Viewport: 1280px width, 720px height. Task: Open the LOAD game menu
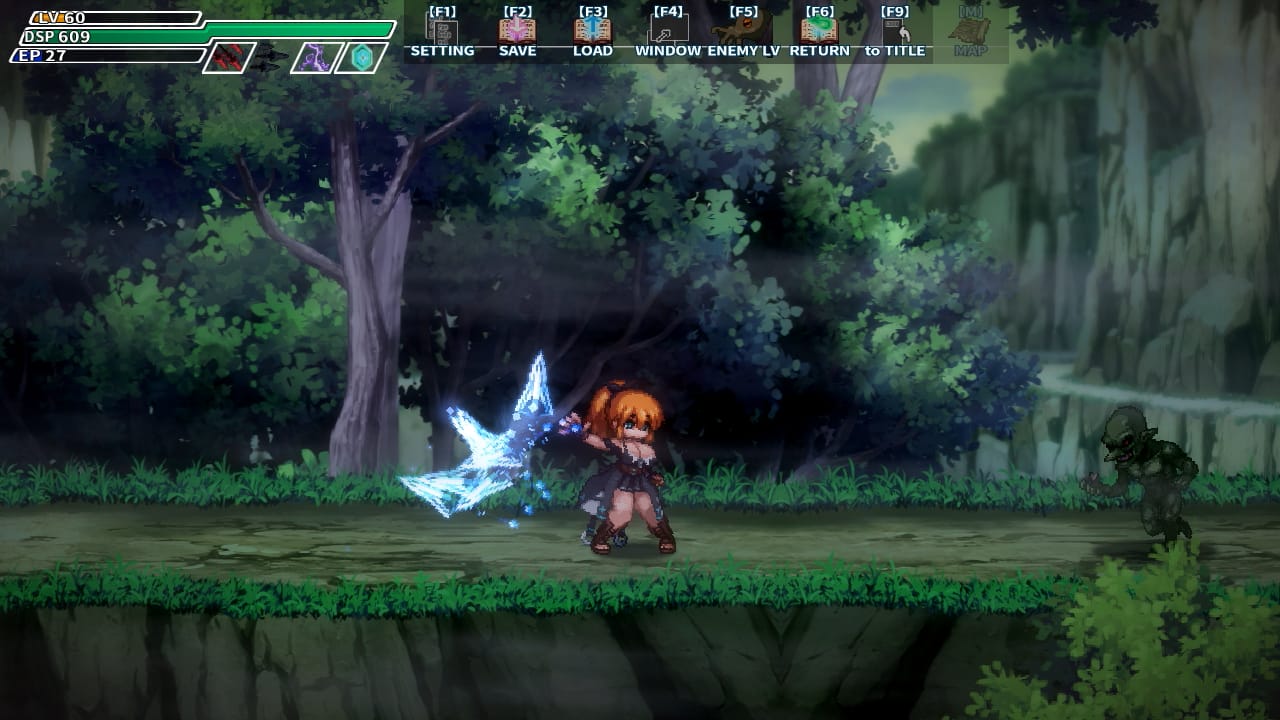[x=593, y=33]
